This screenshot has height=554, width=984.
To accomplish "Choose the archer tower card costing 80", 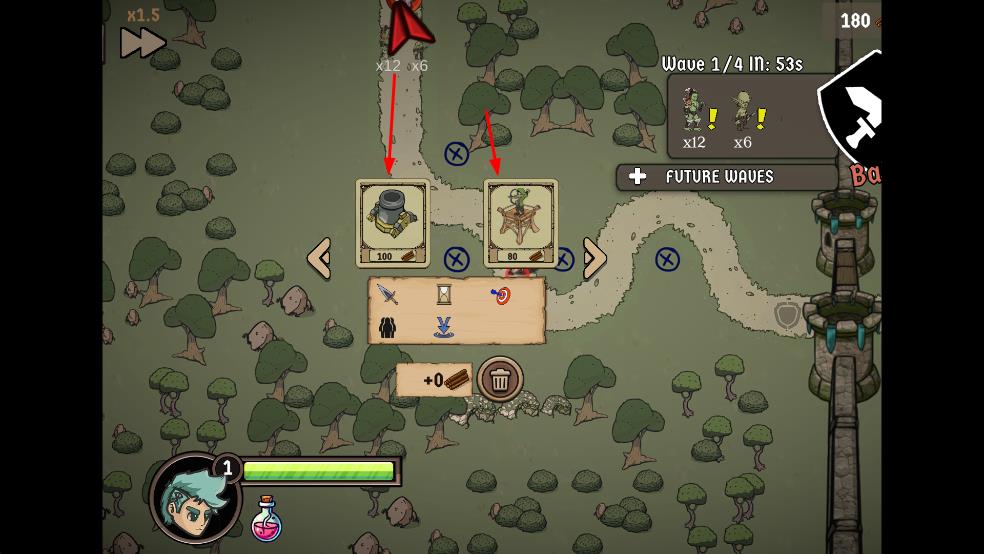I will pos(519,222).
